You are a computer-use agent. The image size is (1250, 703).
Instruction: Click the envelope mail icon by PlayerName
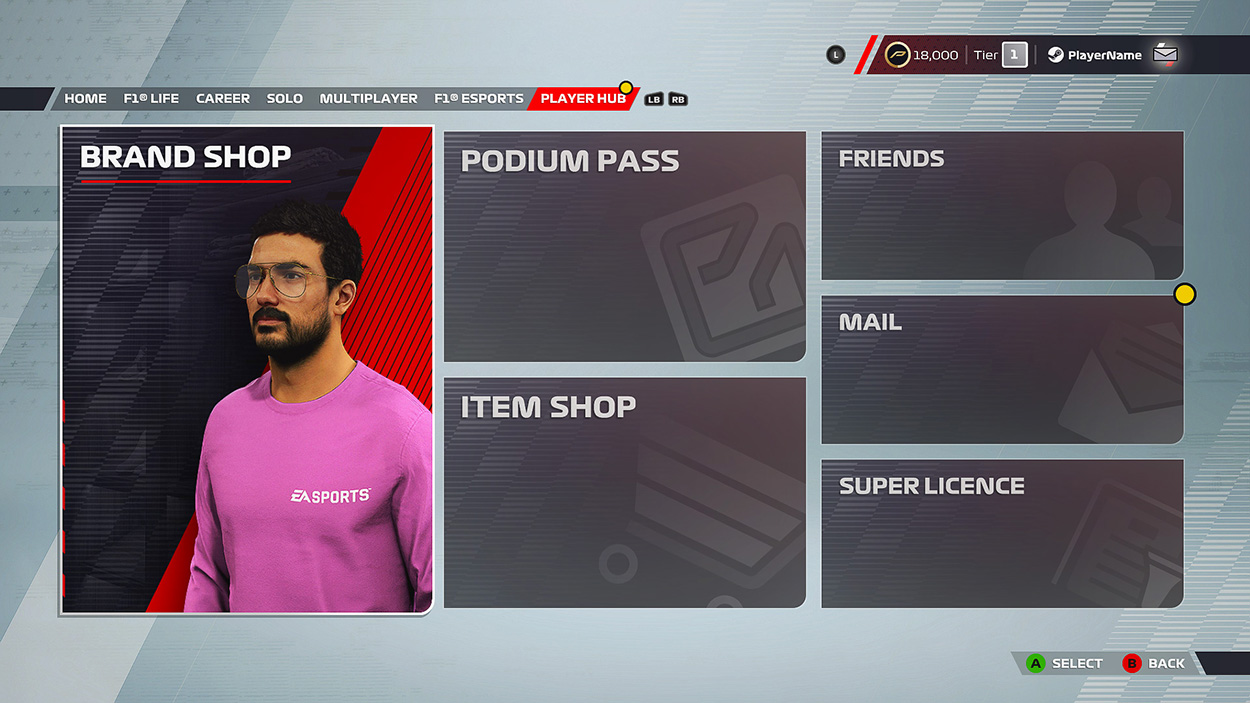(x=1165, y=55)
